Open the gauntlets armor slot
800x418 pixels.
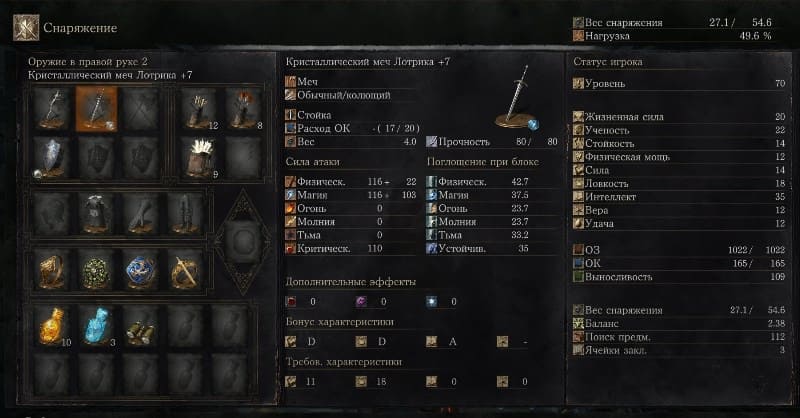point(142,212)
